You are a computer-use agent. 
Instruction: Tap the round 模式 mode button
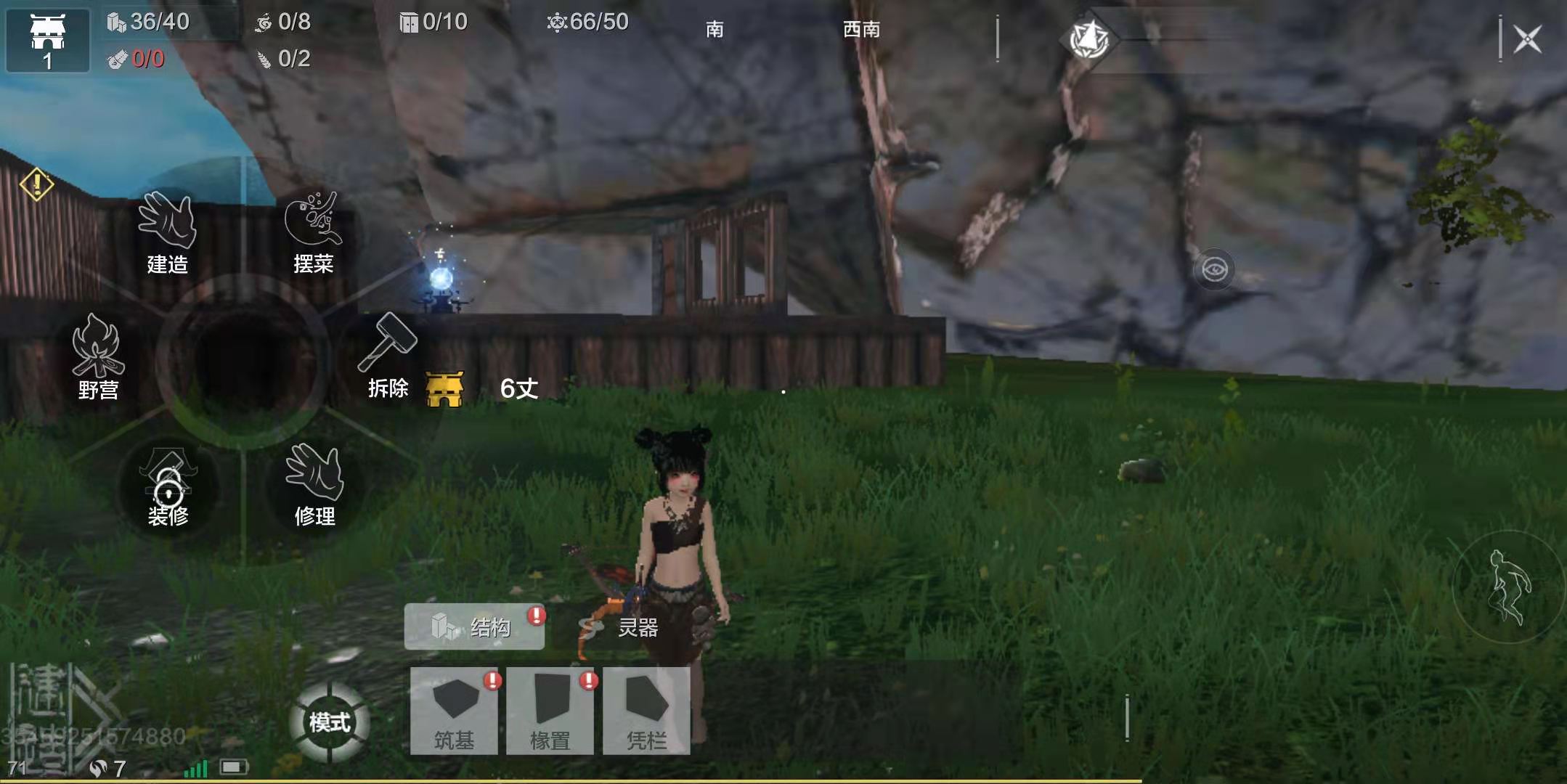coord(330,722)
